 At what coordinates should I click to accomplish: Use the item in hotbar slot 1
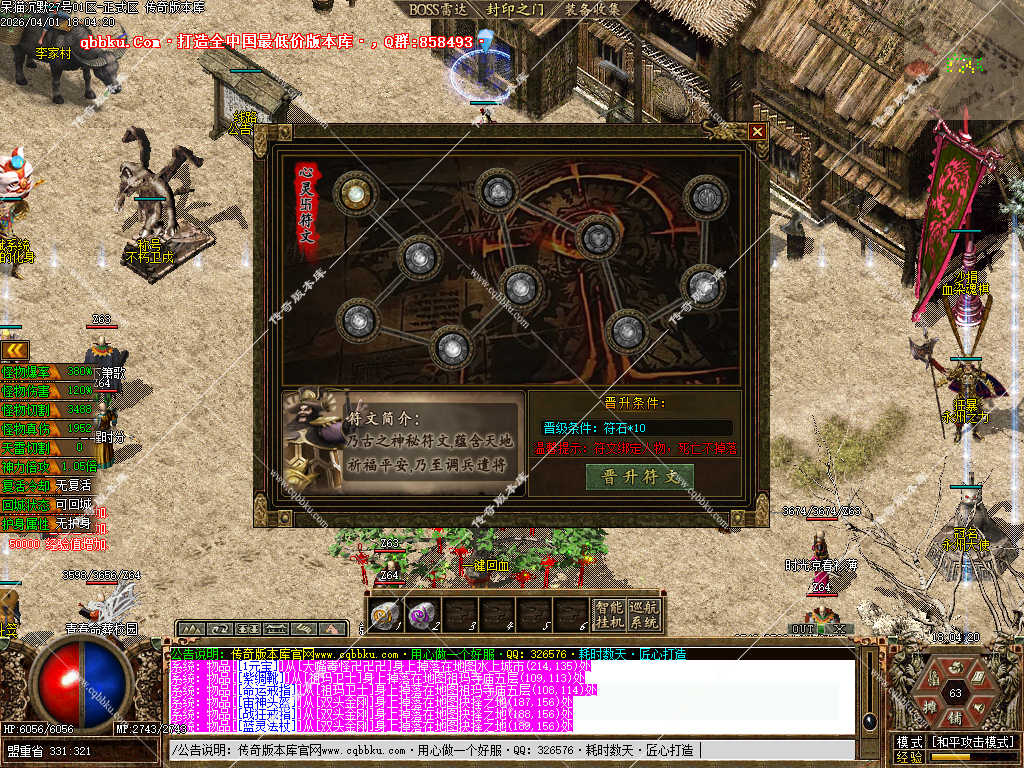pyautogui.click(x=385, y=613)
